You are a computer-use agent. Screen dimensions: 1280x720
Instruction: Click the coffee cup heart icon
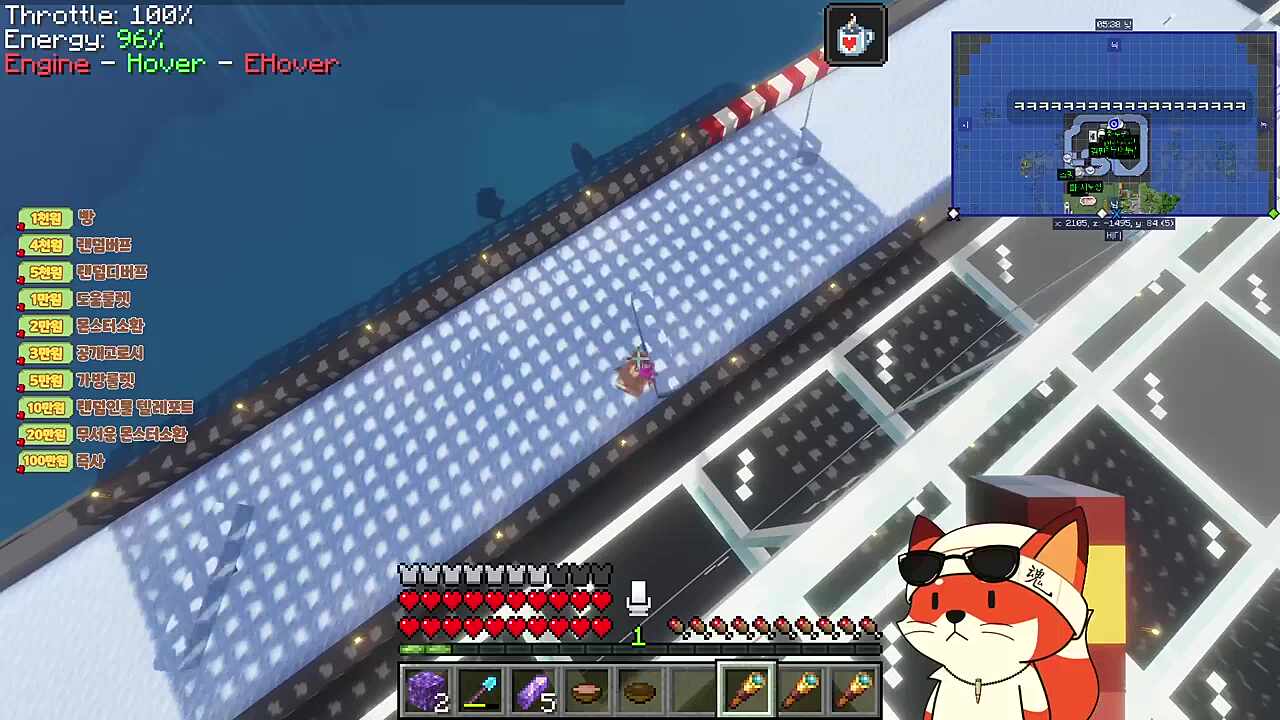(x=856, y=36)
